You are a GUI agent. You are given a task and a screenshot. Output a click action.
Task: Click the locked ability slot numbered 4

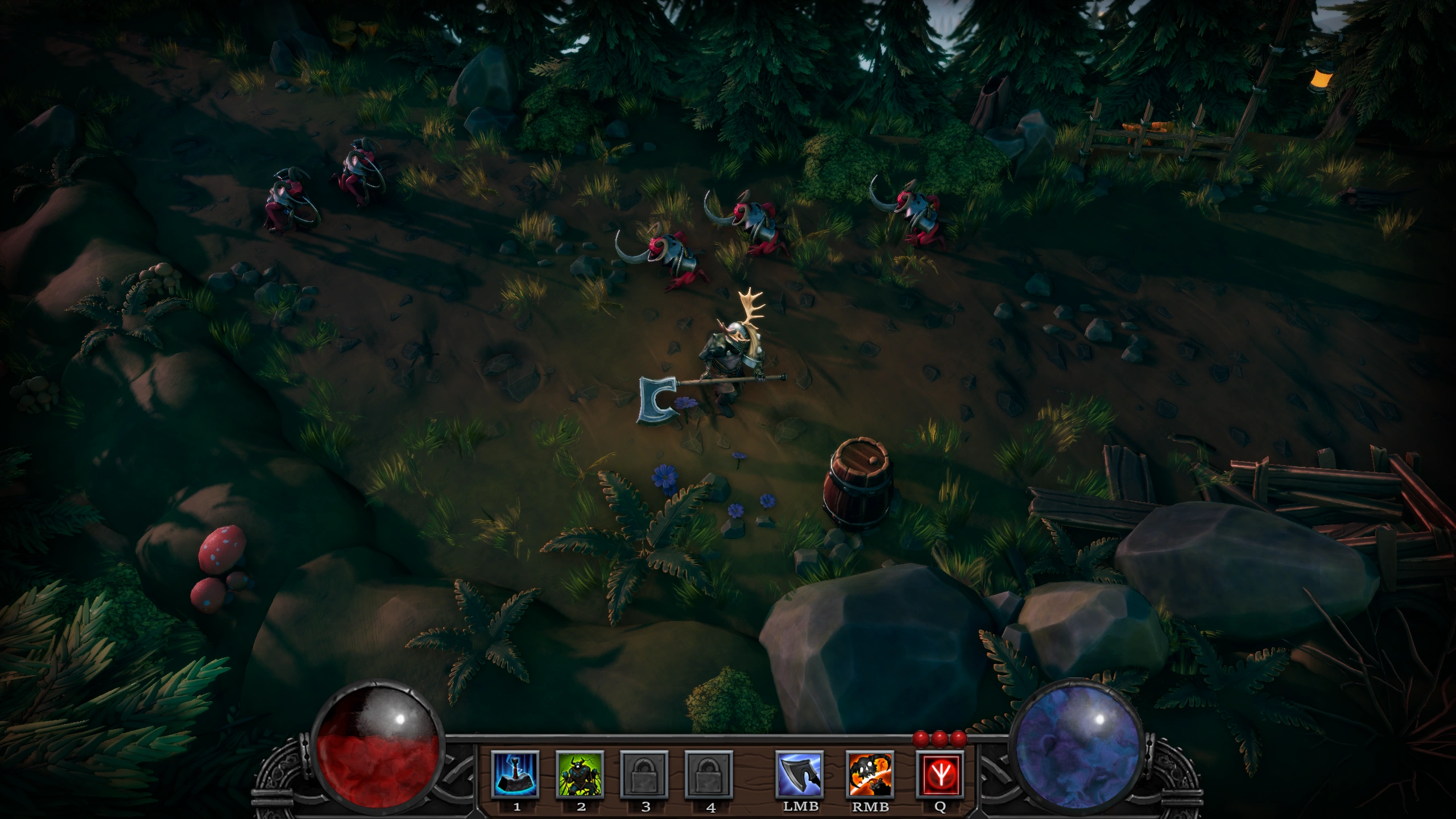tap(709, 775)
